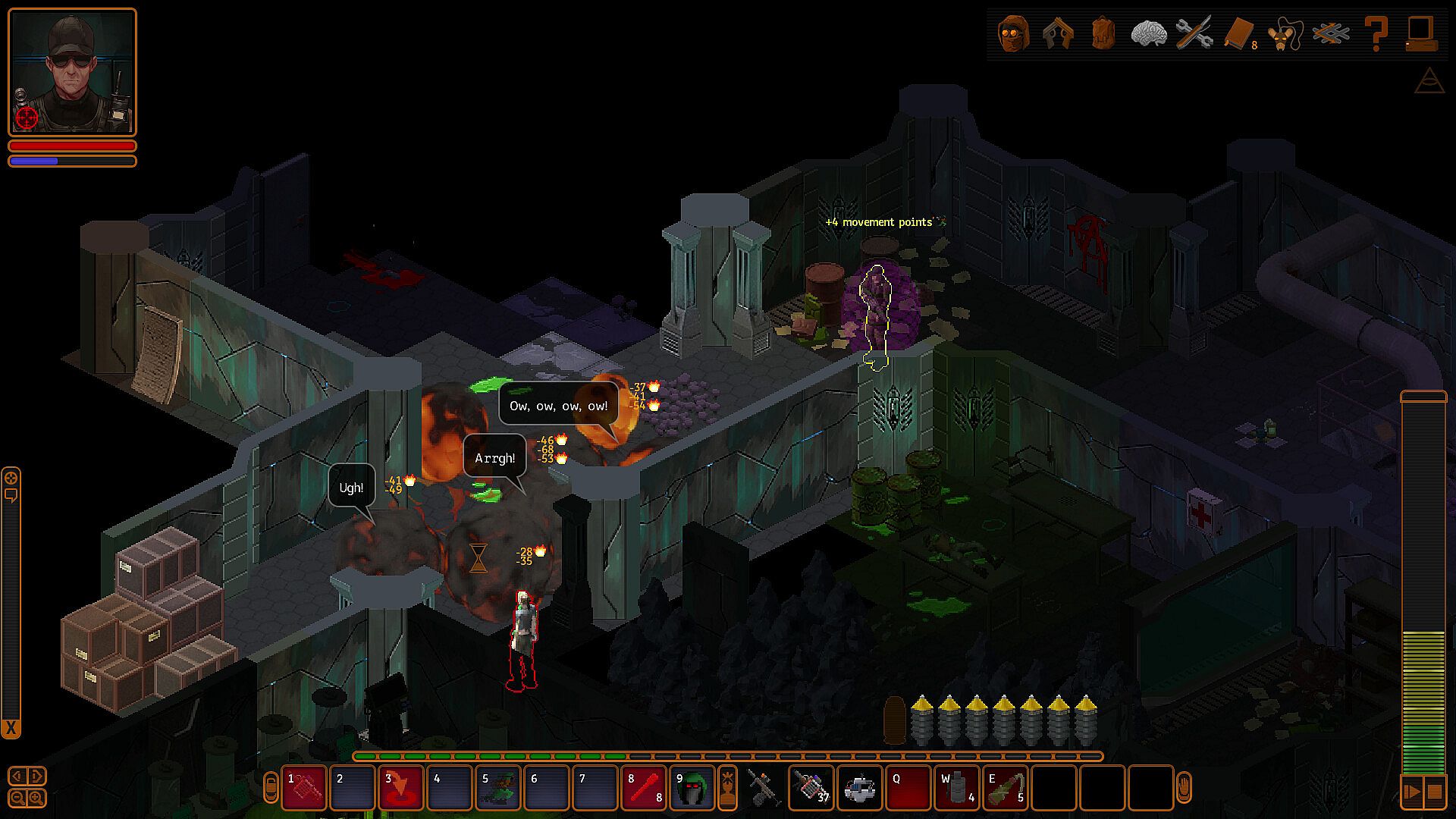
Task: Open the character sheet hooded face icon
Action: (x=1014, y=33)
